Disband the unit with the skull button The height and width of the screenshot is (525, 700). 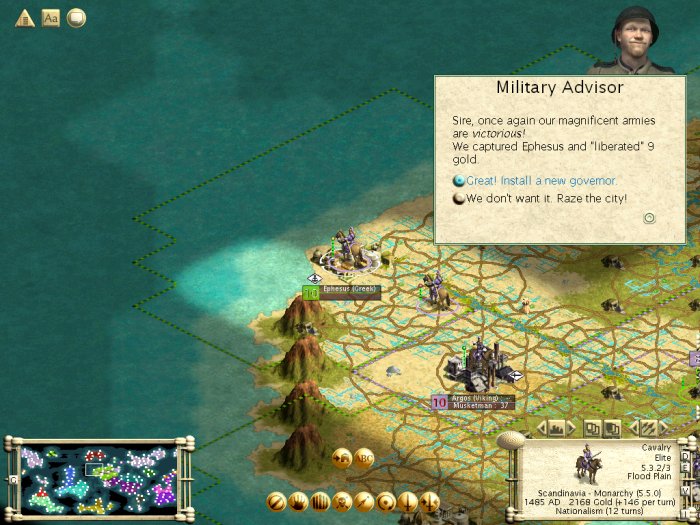(342, 501)
